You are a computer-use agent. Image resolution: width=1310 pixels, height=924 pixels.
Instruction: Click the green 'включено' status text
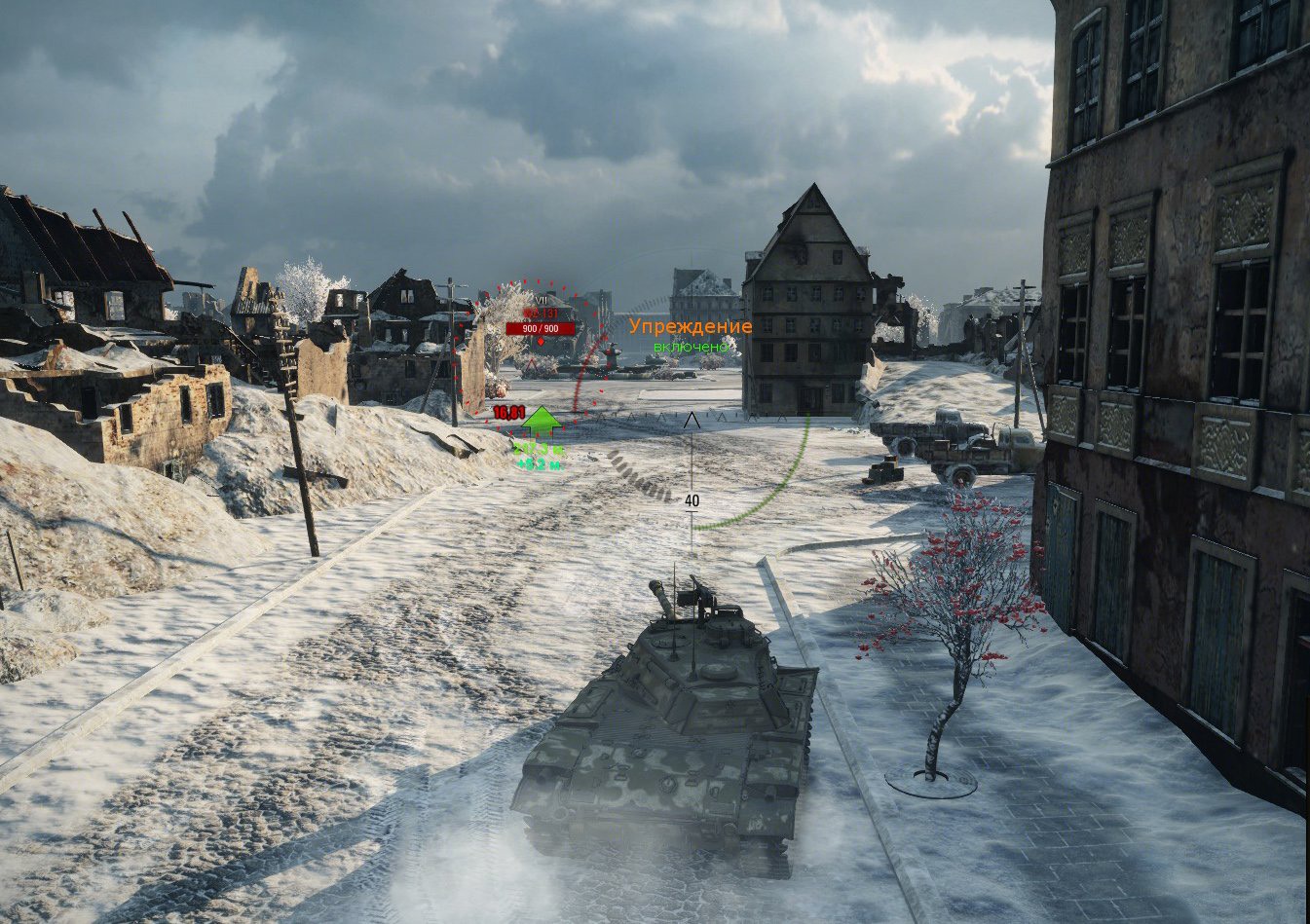pyautogui.click(x=690, y=347)
